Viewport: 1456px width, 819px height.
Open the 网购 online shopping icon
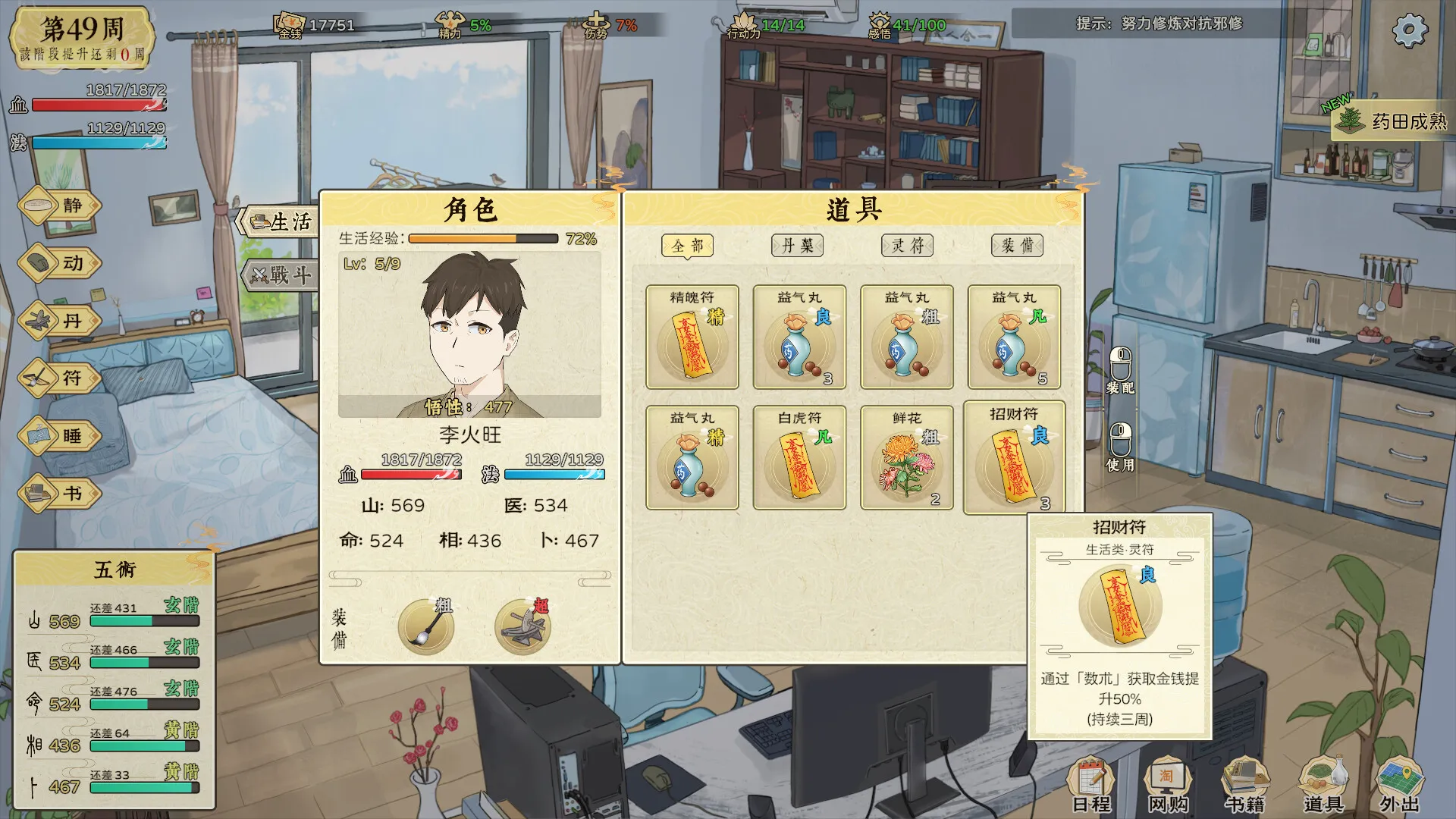coord(1168,785)
